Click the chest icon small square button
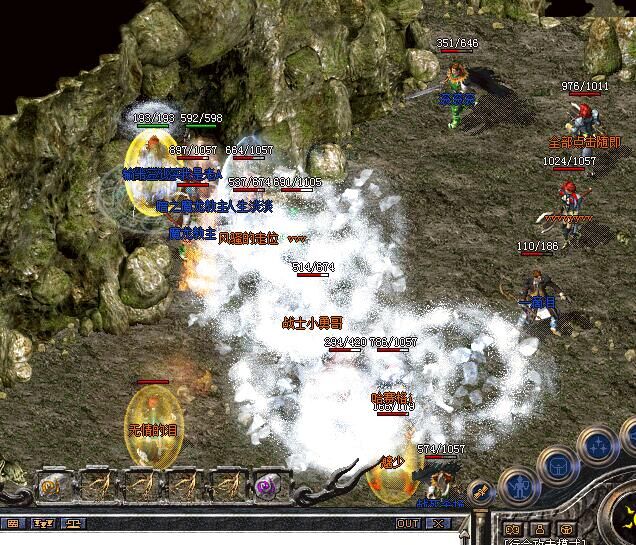The width and height of the screenshot is (636, 545). pos(564,529)
